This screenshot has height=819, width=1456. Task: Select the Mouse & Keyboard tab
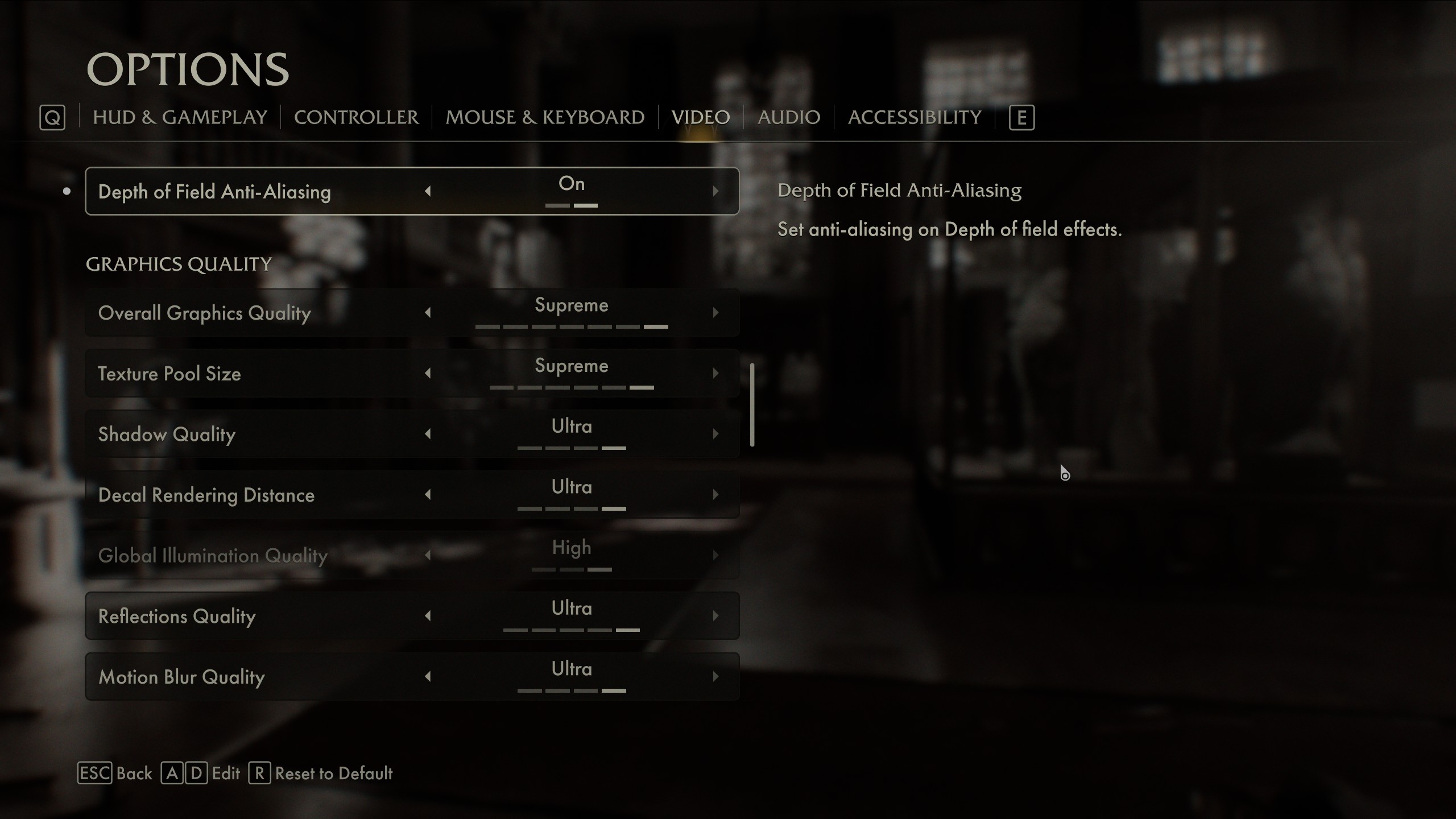[544, 117]
